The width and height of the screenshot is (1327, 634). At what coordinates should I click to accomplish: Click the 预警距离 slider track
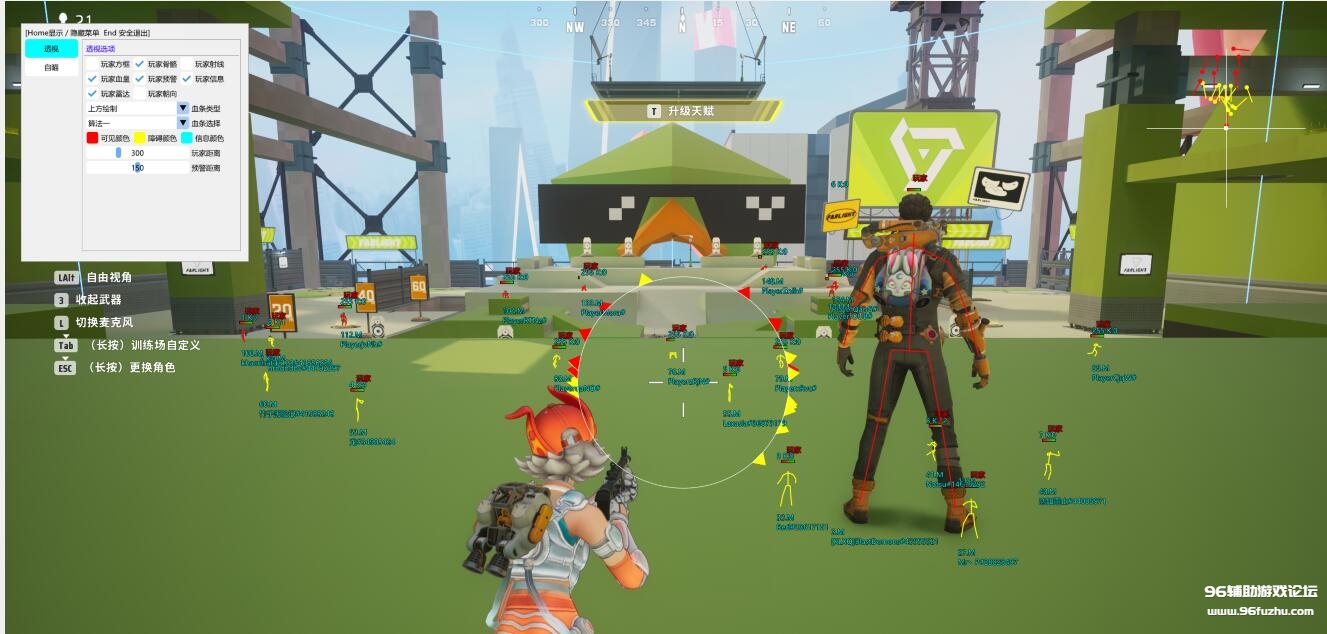[137, 168]
